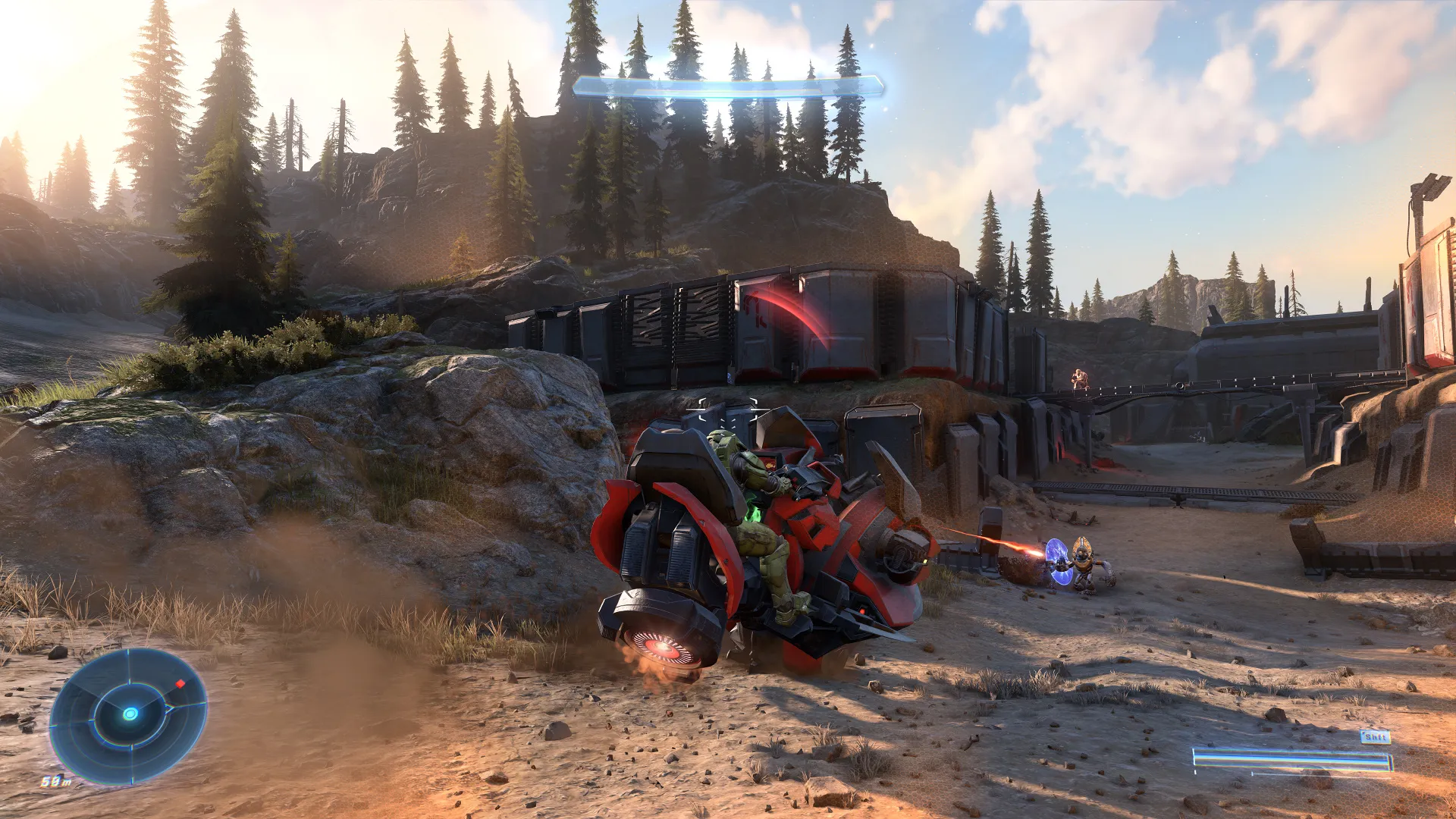The height and width of the screenshot is (819, 1456).
Task: Click the circular motion tracker radar
Action: [x=129, y=714]
